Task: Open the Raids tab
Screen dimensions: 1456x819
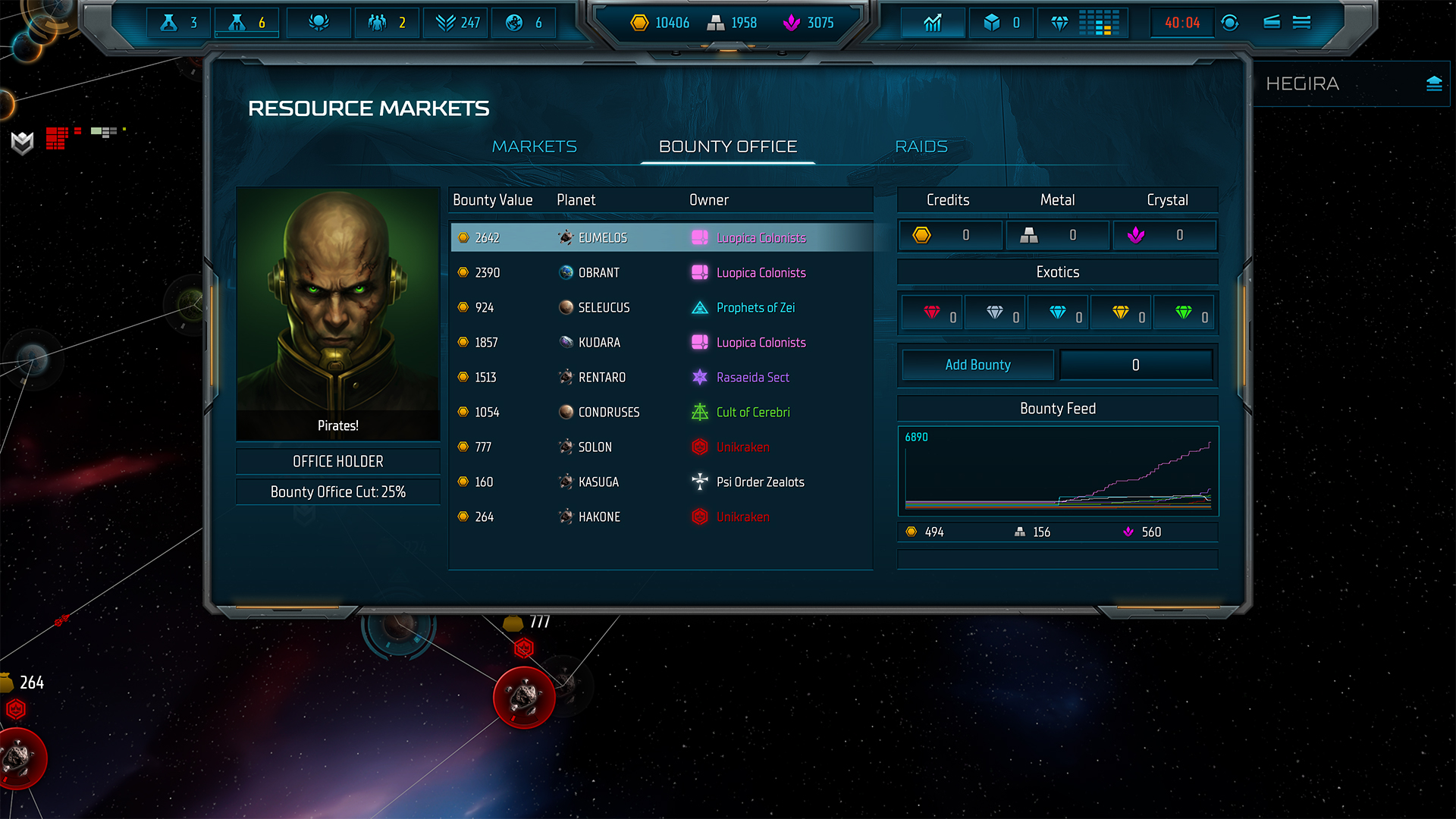Action: click(x=921, y=146)
